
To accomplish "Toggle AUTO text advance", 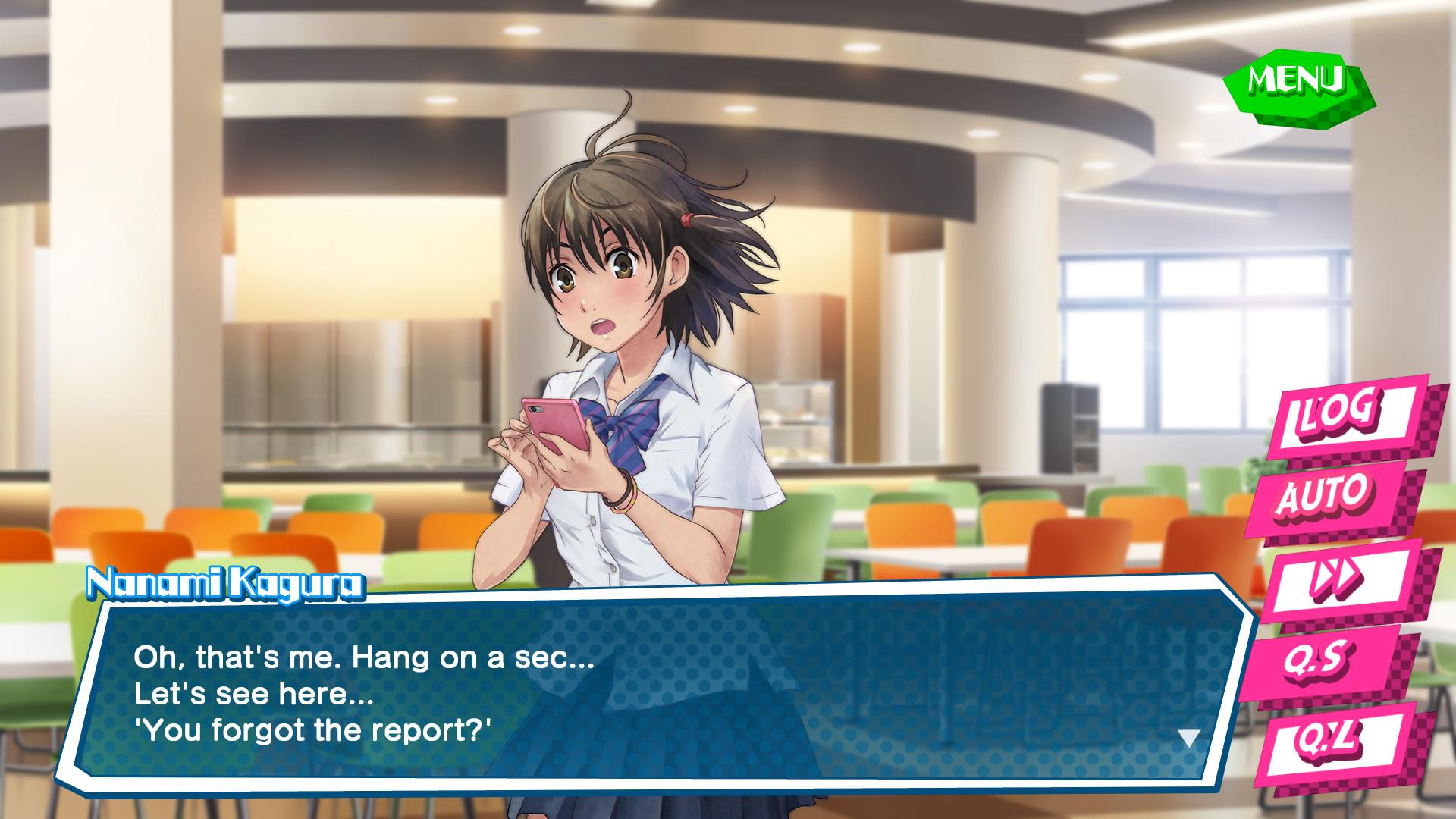I will pos(1327,495).
